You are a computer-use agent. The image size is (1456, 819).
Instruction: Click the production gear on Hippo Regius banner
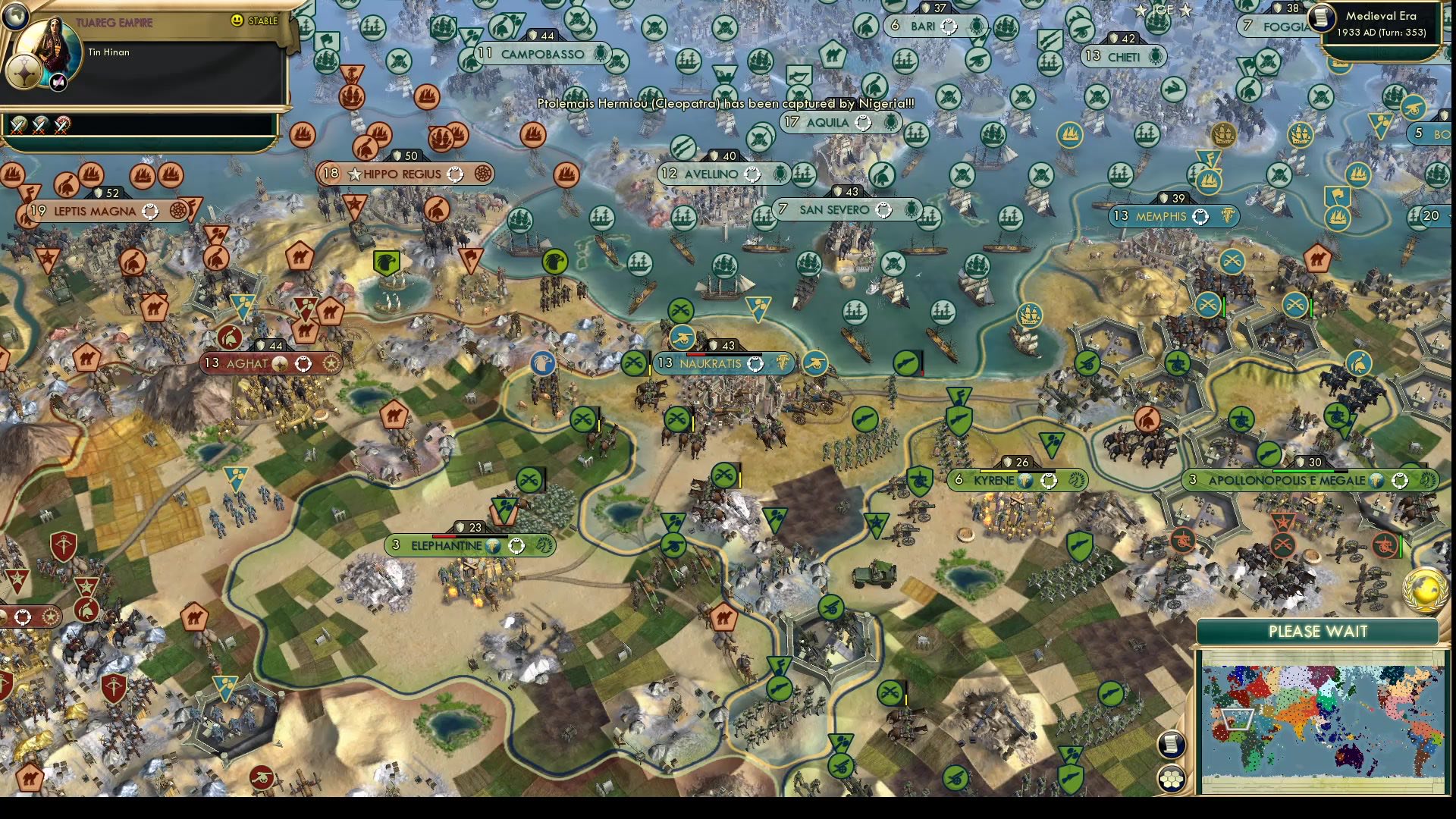(483, 174)
